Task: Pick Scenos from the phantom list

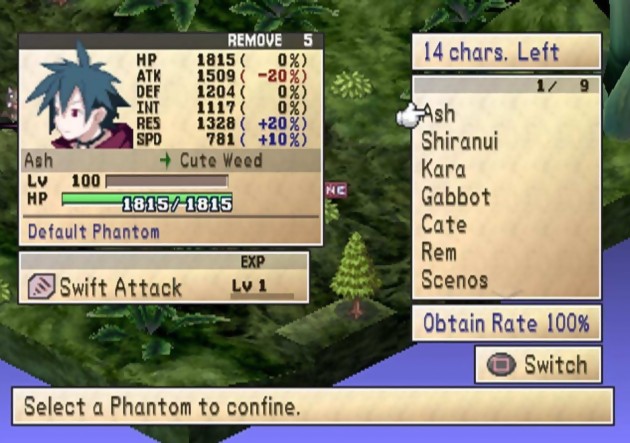Action: click(455, 280)
